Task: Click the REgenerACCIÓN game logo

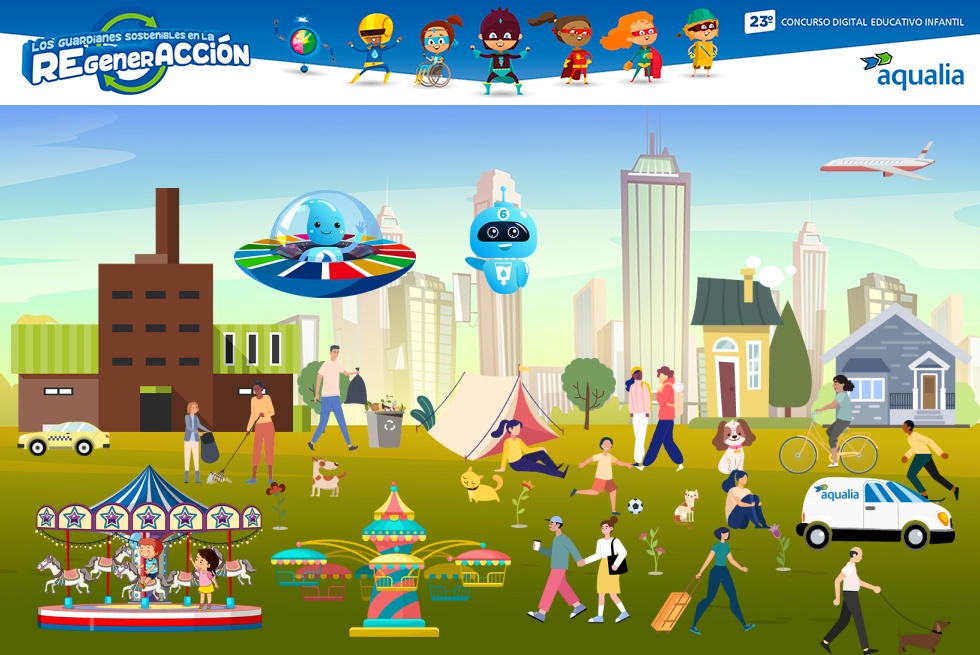Action: (137, 54)
